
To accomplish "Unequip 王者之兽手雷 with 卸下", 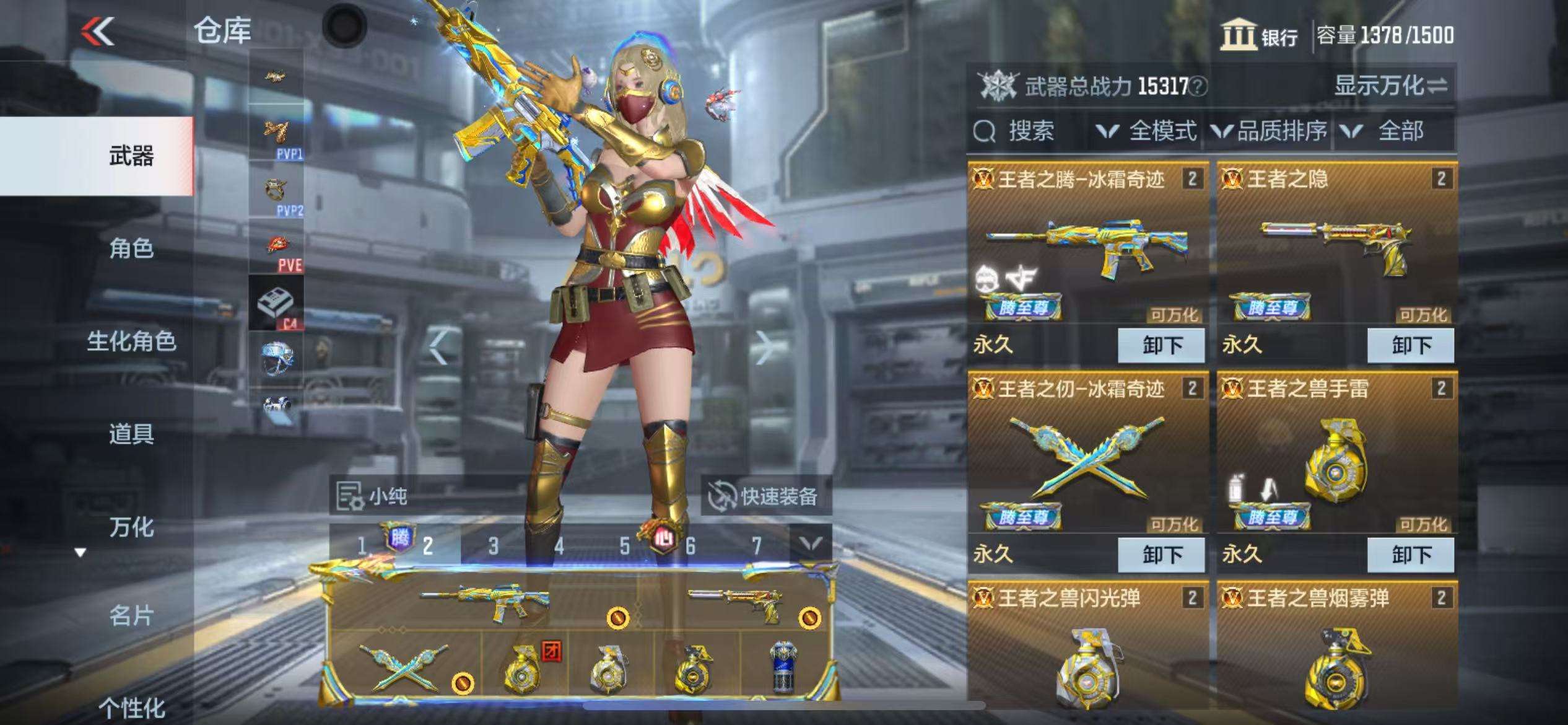I will (x=1410, y=555).
